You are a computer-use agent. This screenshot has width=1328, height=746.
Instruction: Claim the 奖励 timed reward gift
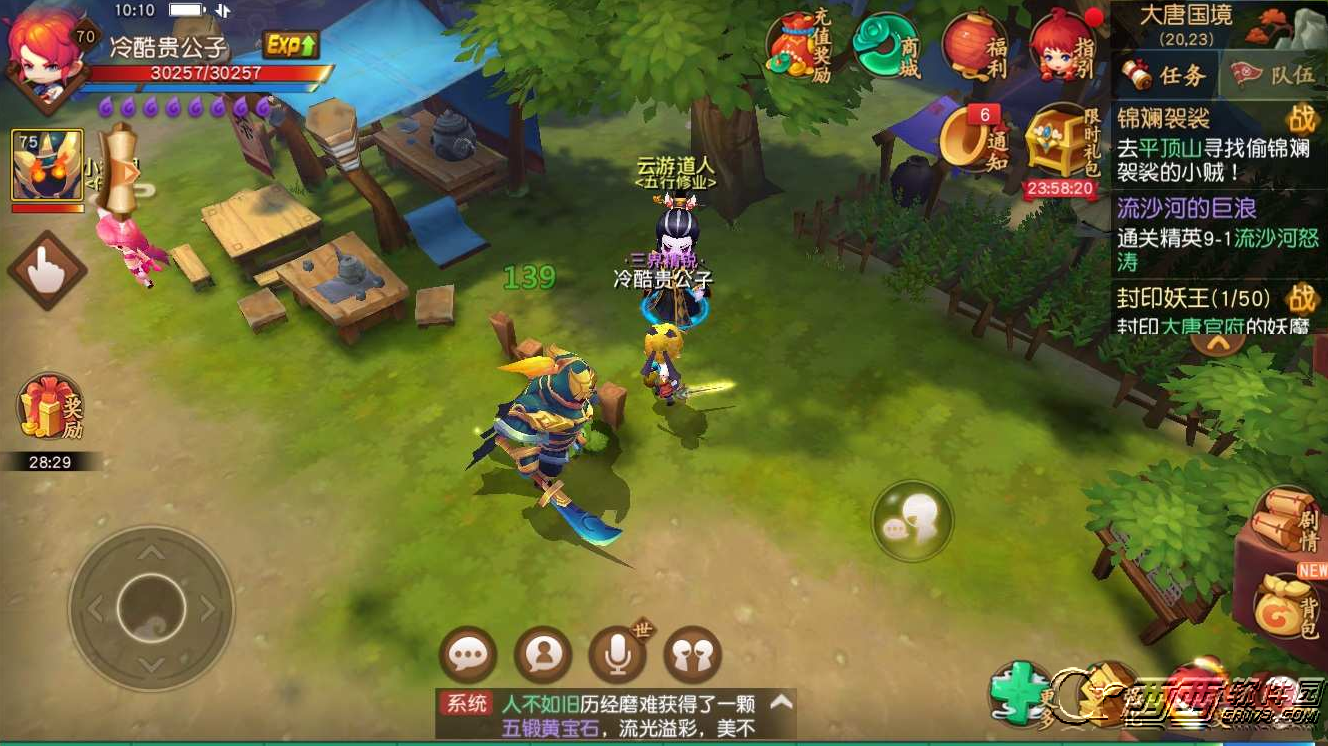(x=50, y=410)
